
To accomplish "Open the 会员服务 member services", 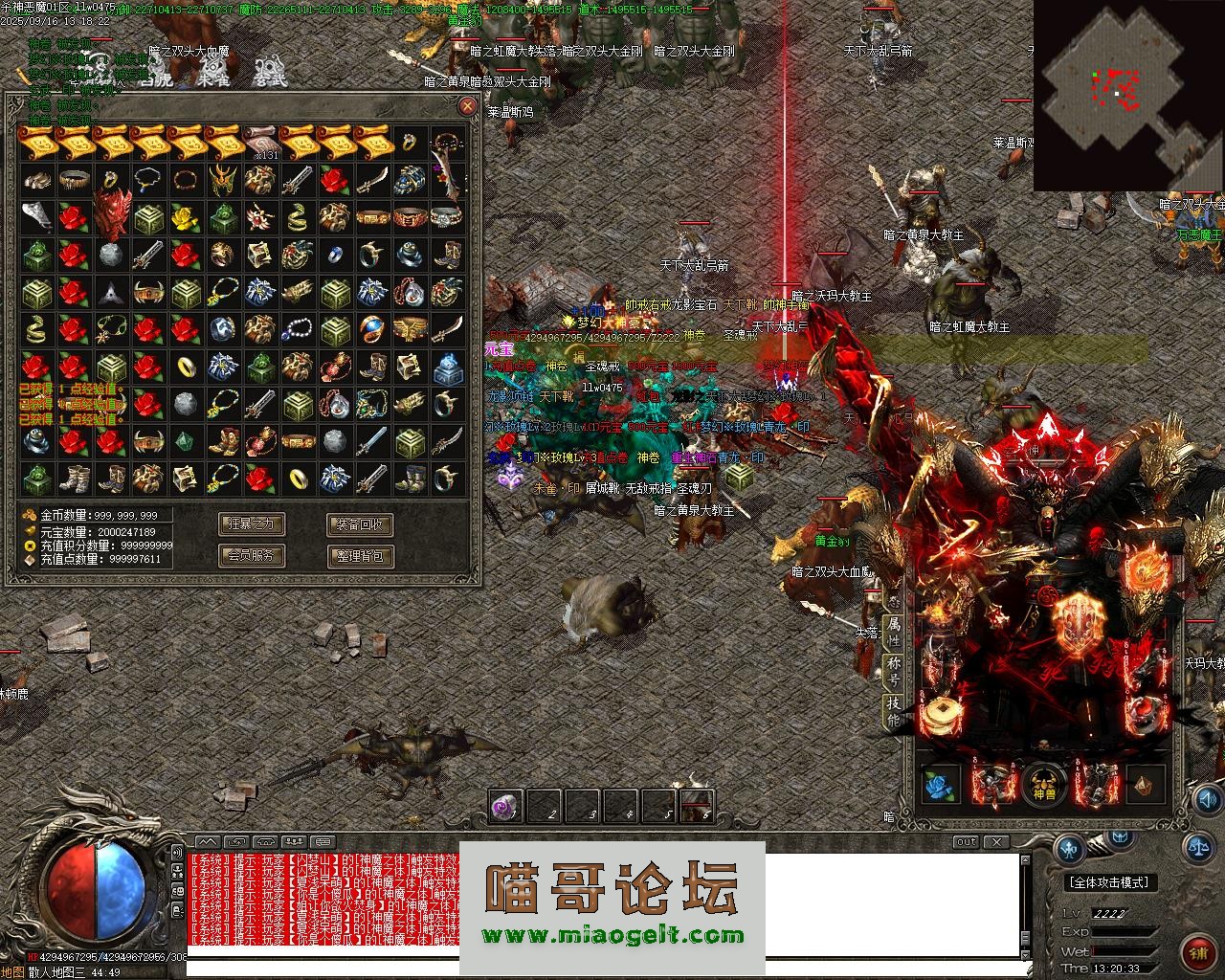I will (x=253, y=554).
